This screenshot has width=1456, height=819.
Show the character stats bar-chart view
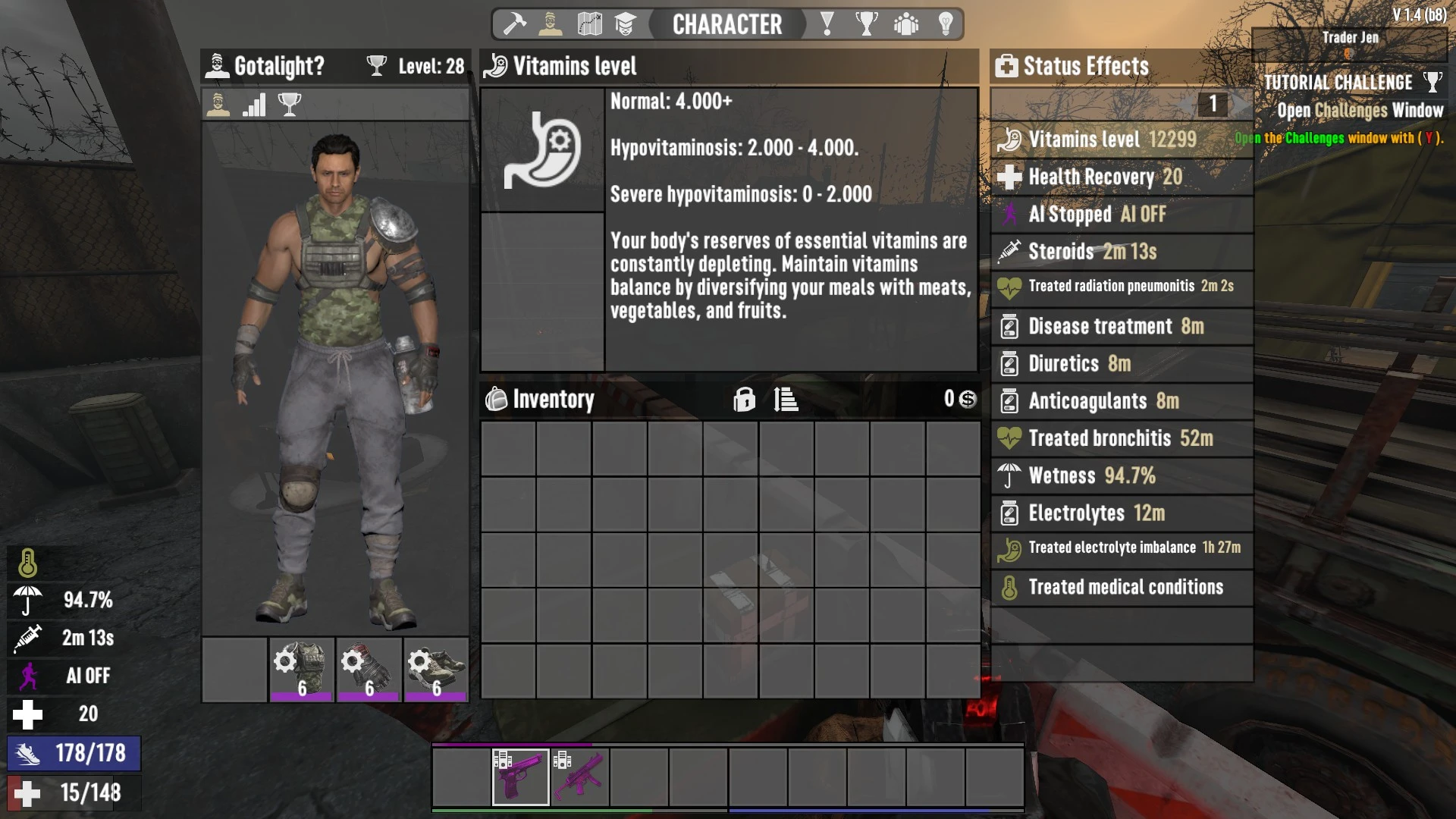point(254,105)
